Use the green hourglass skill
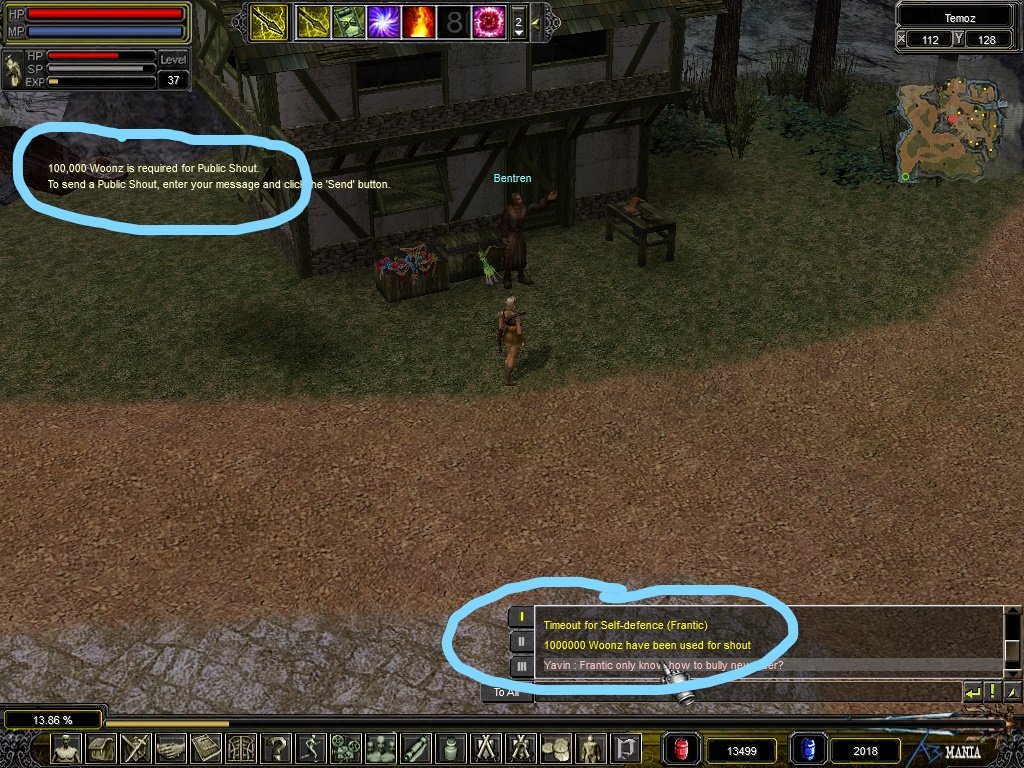Viewport: 1024px width, 768px height. [x=348, y=21]
